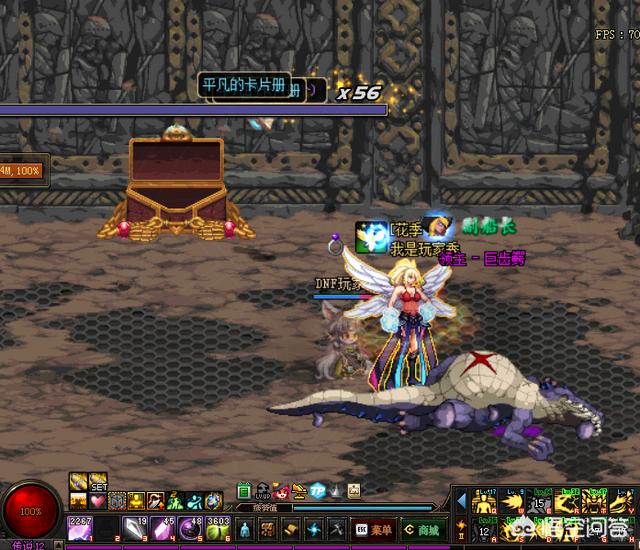Open the blue swirl skill menu button
The height and width of the screenshot is (550, 640).
[313, 529]
